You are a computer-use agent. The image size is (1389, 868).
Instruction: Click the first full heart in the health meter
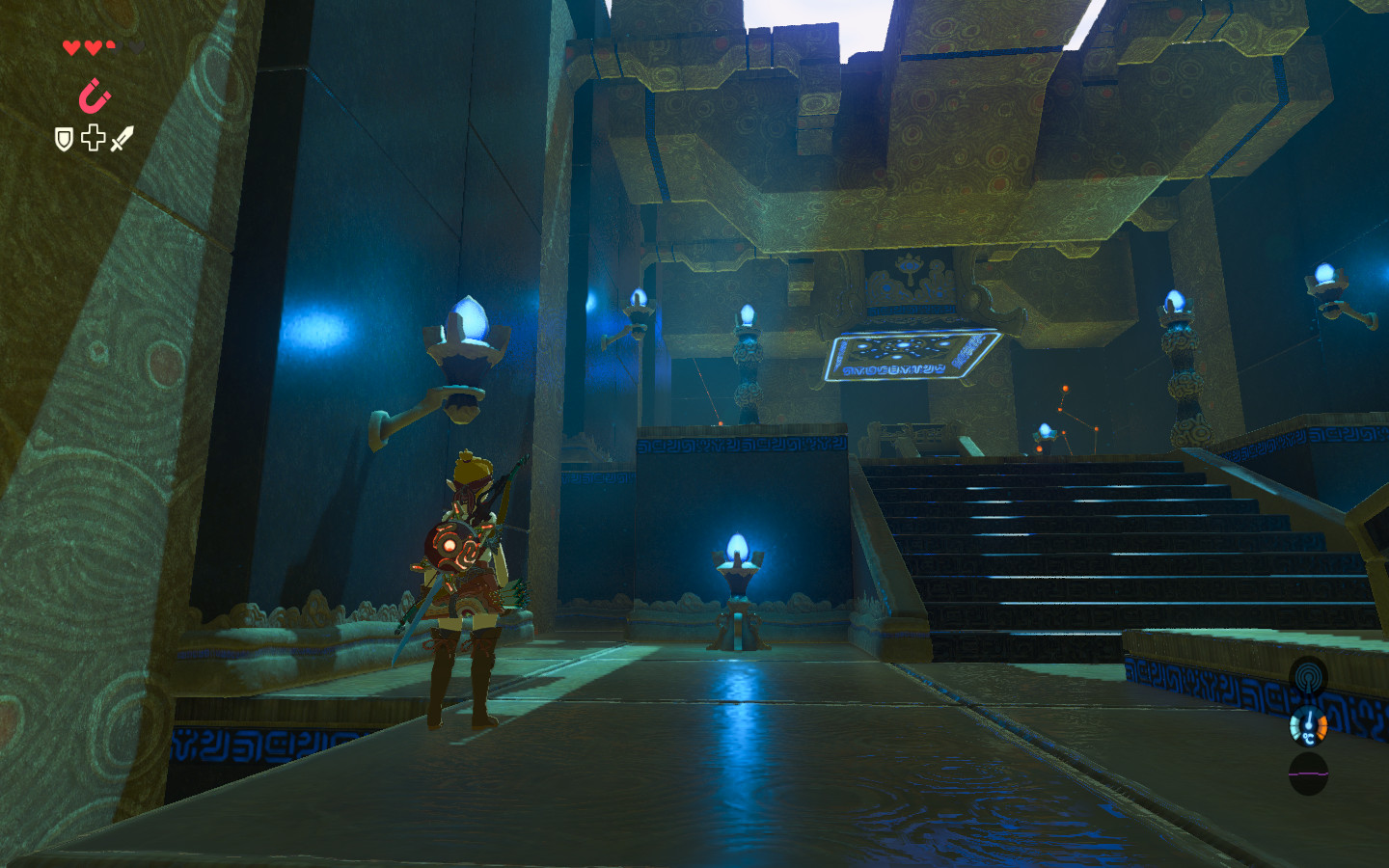(x=71, y=45)
